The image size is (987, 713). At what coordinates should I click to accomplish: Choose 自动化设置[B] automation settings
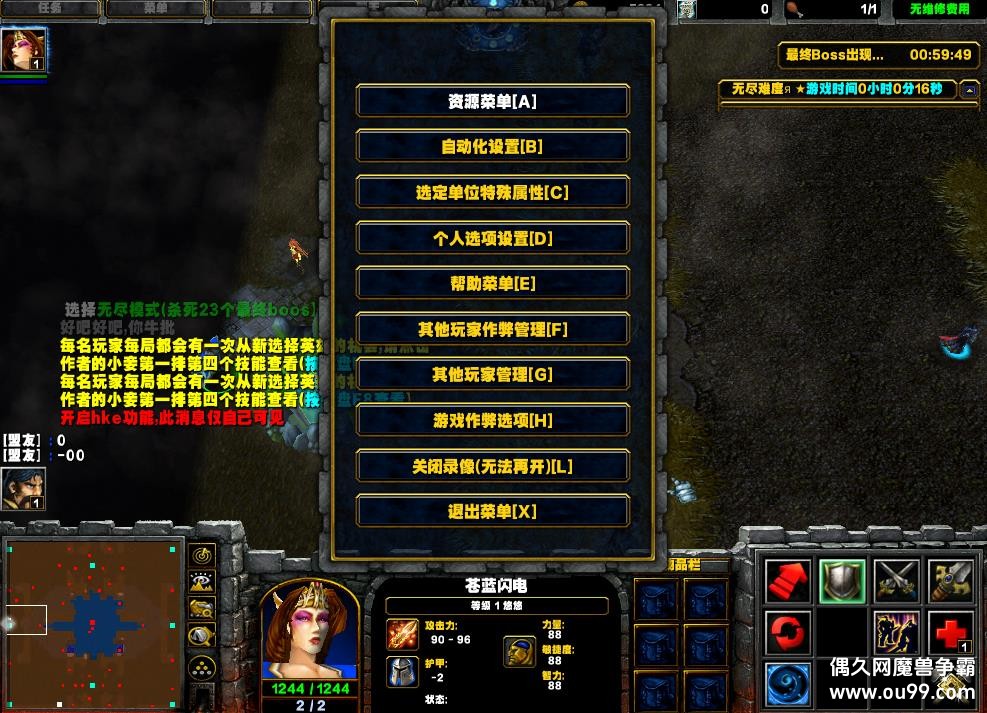point(492,147)
